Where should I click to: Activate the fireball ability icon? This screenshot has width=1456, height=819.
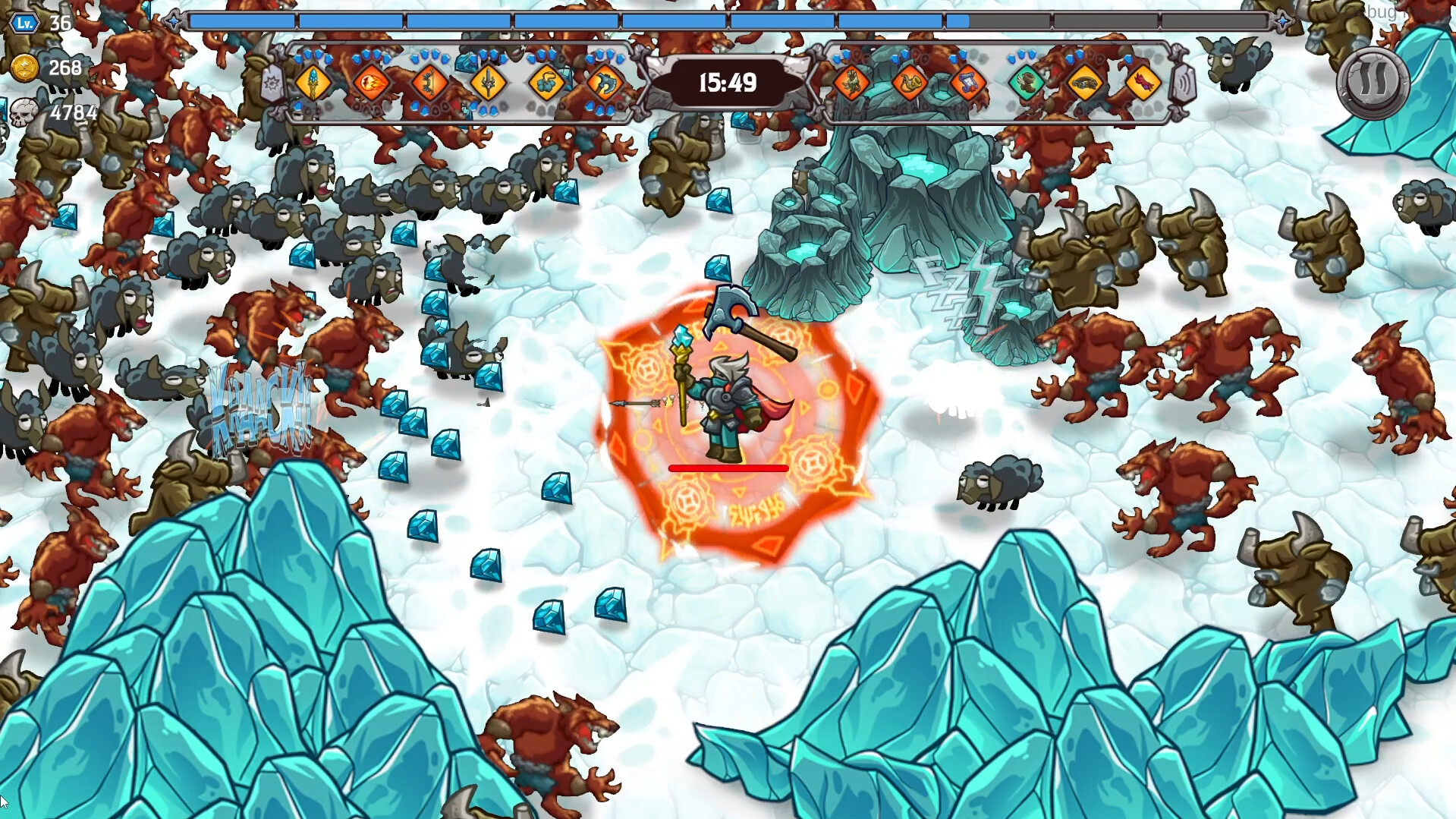372,83
